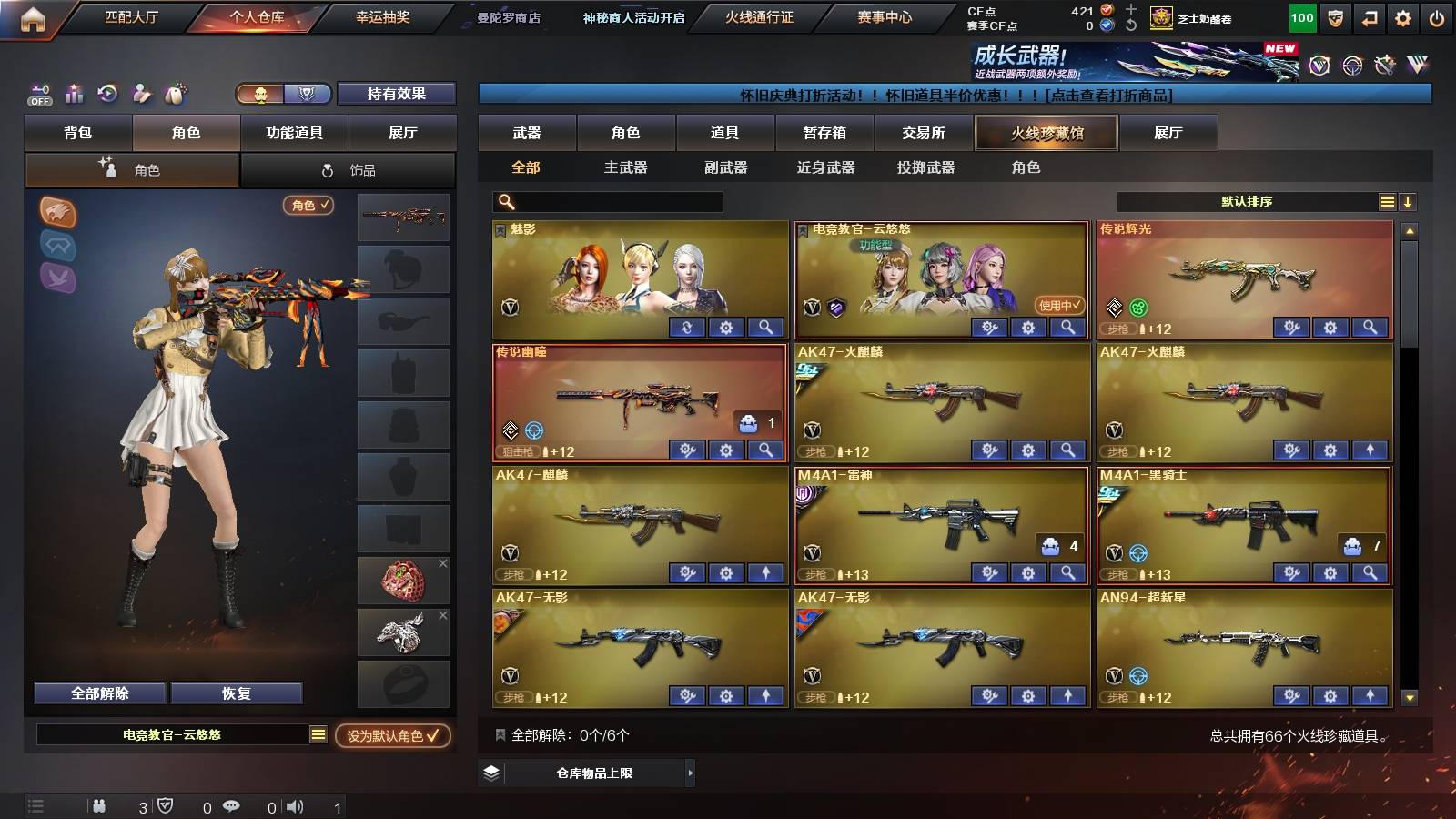This screenshot has width=1456, height=819.
Task: Click the chat bubble icon in bottom status bar
Action: coord(233,805)
